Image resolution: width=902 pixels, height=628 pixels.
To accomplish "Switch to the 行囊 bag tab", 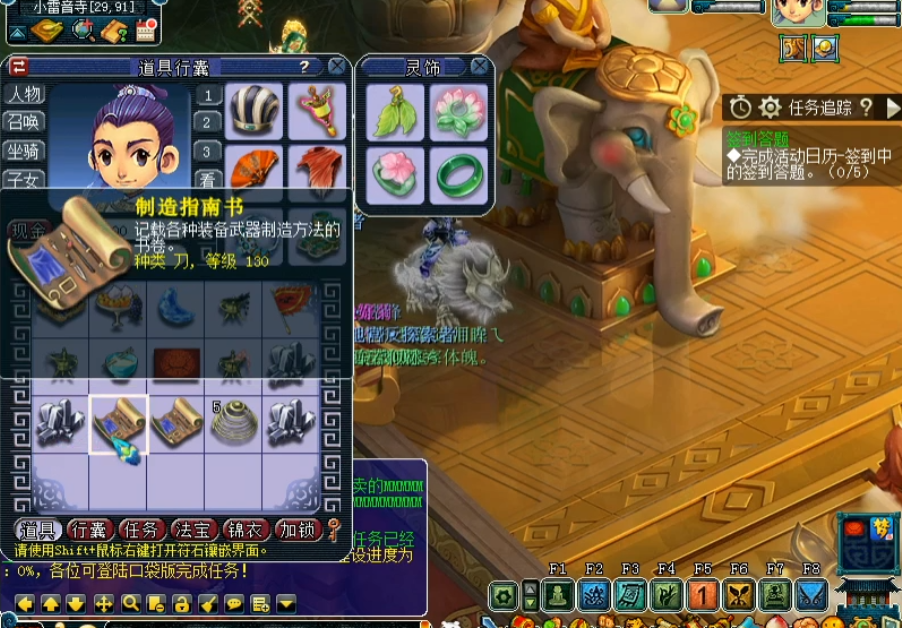I will pyautogui.click(x=90, y=530).
